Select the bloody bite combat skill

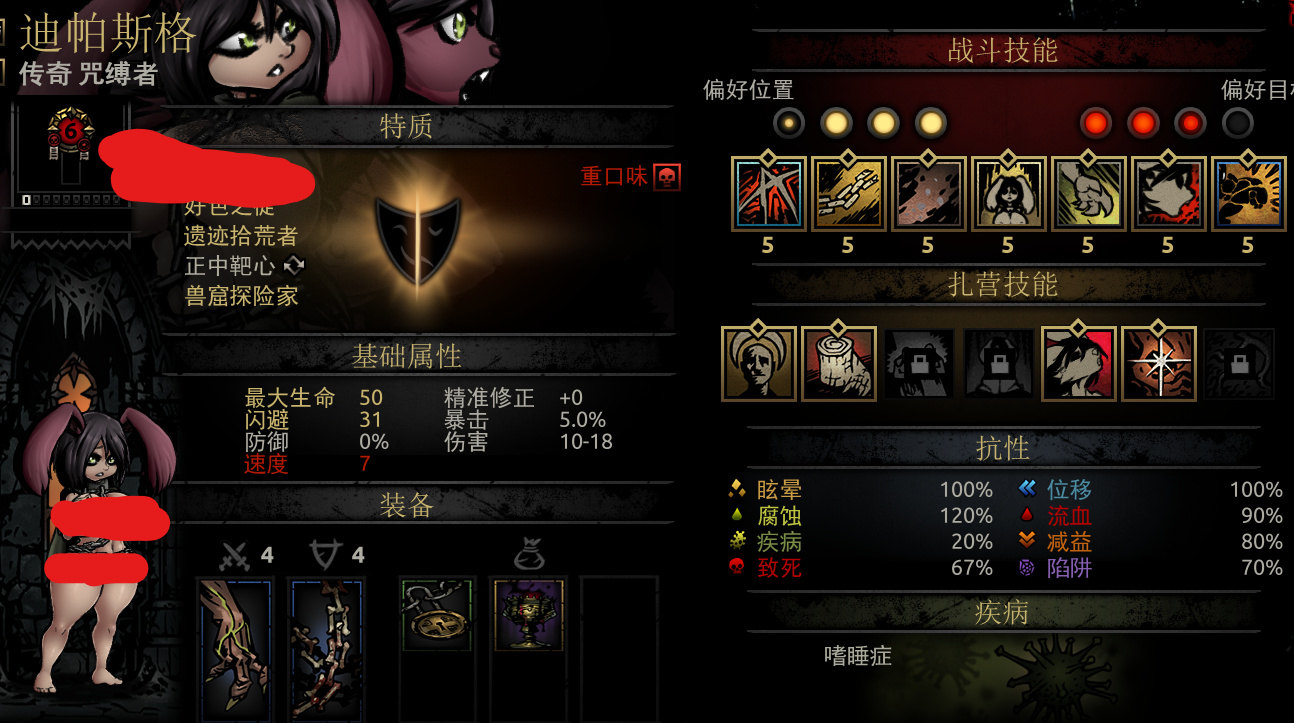[x=1168, y=194]
